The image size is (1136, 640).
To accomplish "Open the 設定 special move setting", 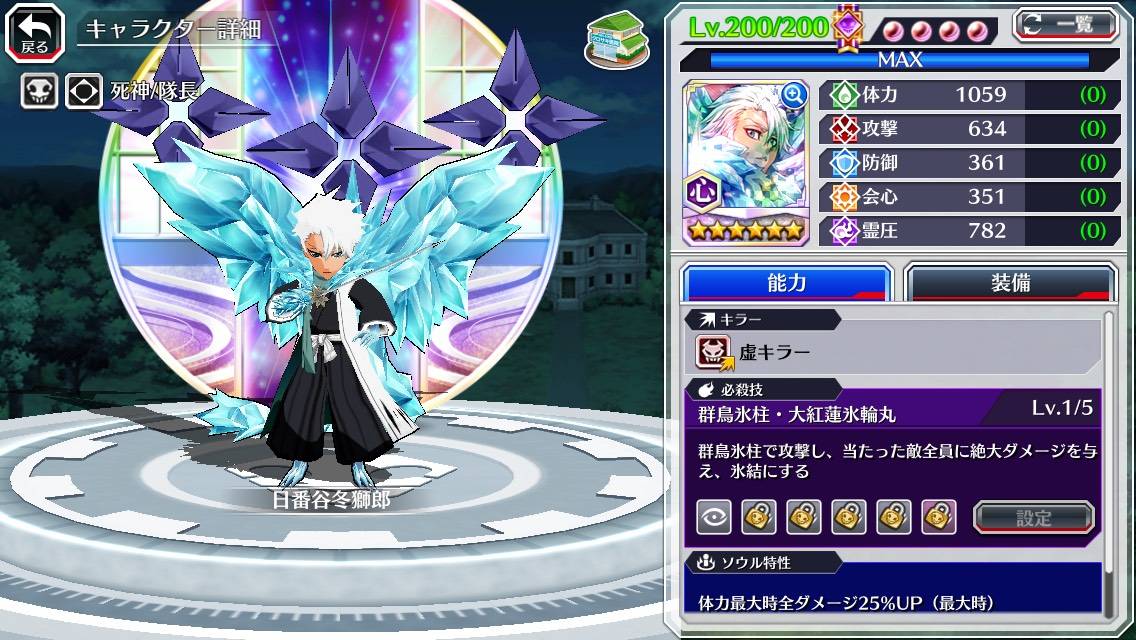I will coord(1033,517).
